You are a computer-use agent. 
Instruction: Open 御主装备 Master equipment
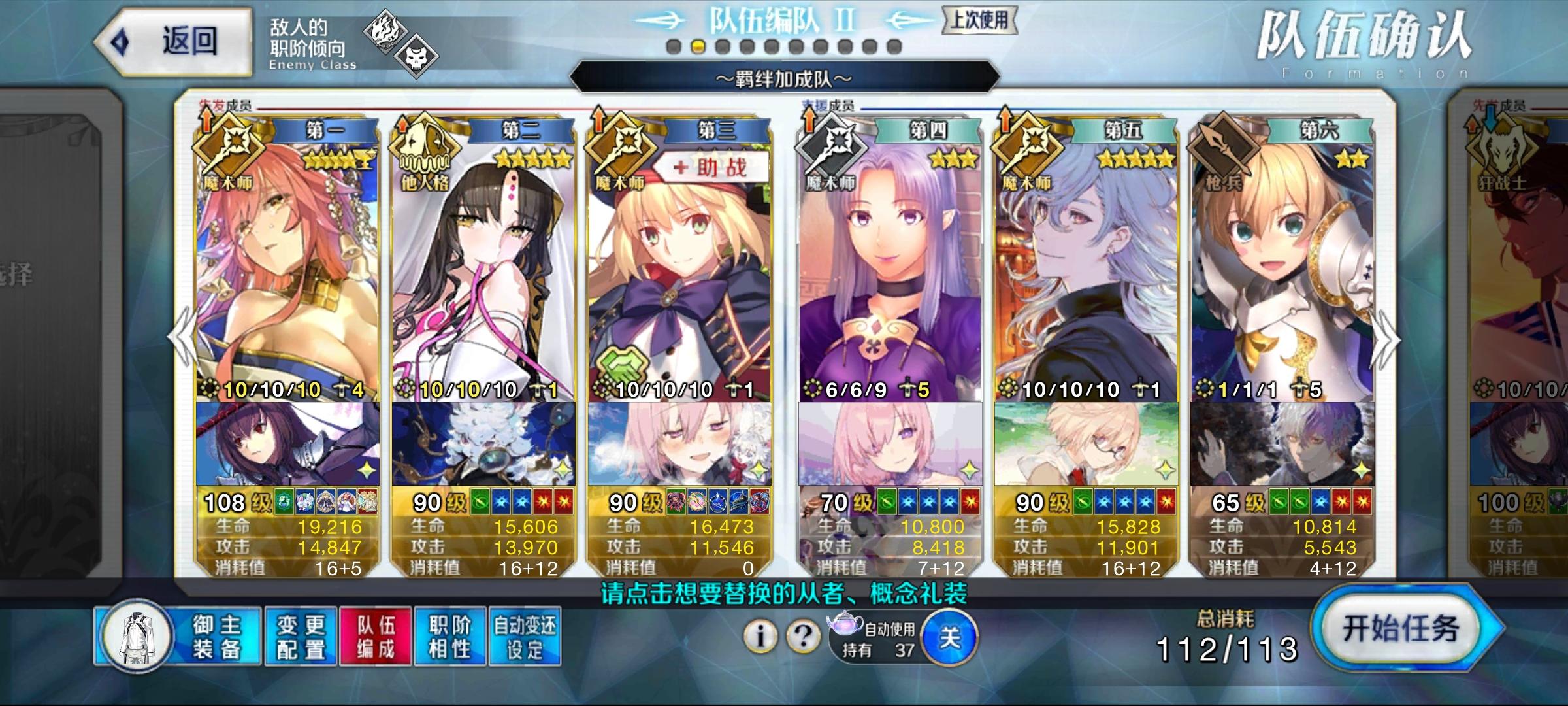[179, 636]
